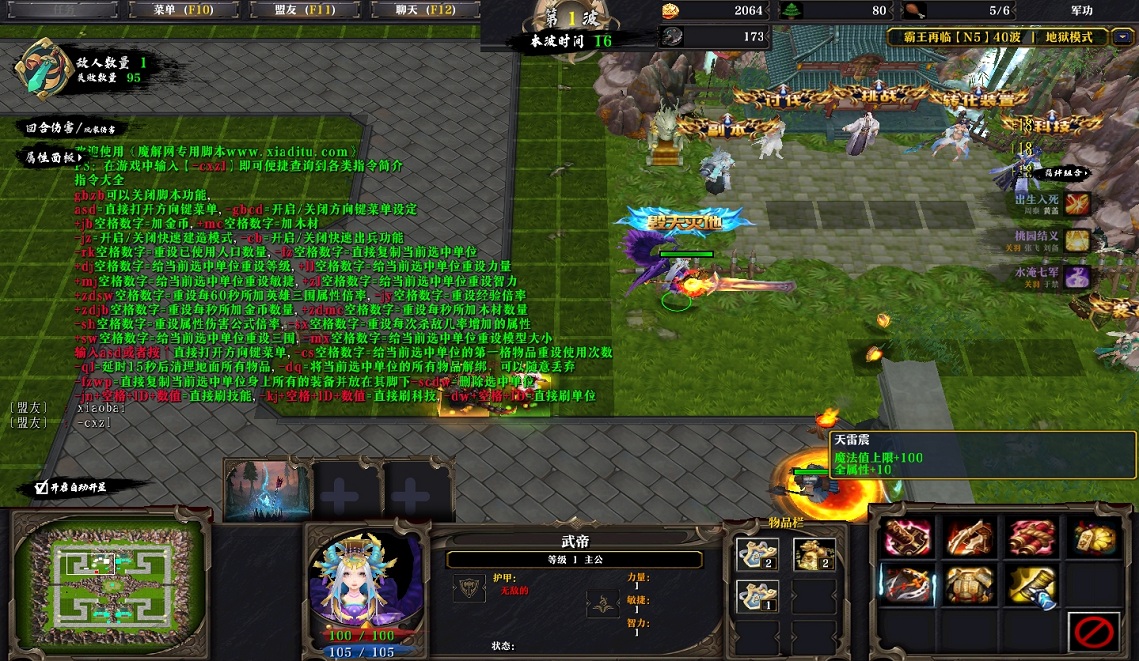
Task: Select the highlighted sword ability icon
Action: (906, 584)
